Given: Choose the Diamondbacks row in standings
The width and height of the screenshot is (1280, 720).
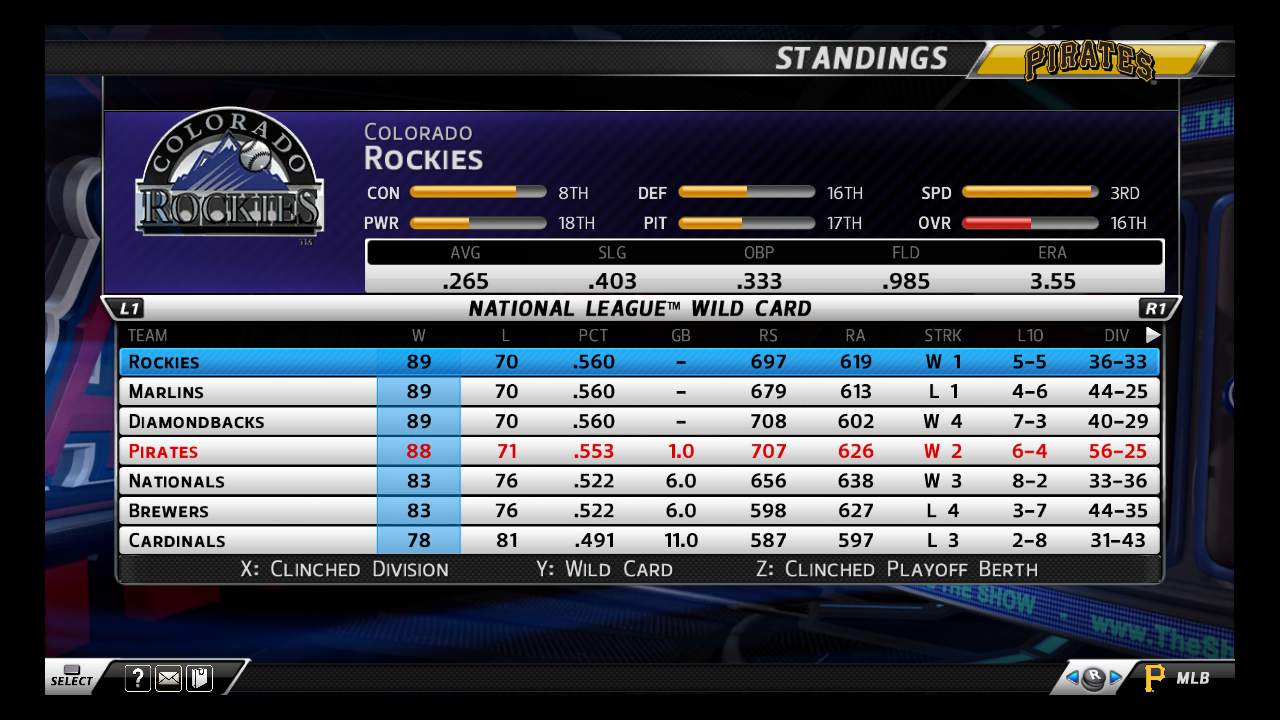Looking at the screenshot, I should (x=639, y=421).
